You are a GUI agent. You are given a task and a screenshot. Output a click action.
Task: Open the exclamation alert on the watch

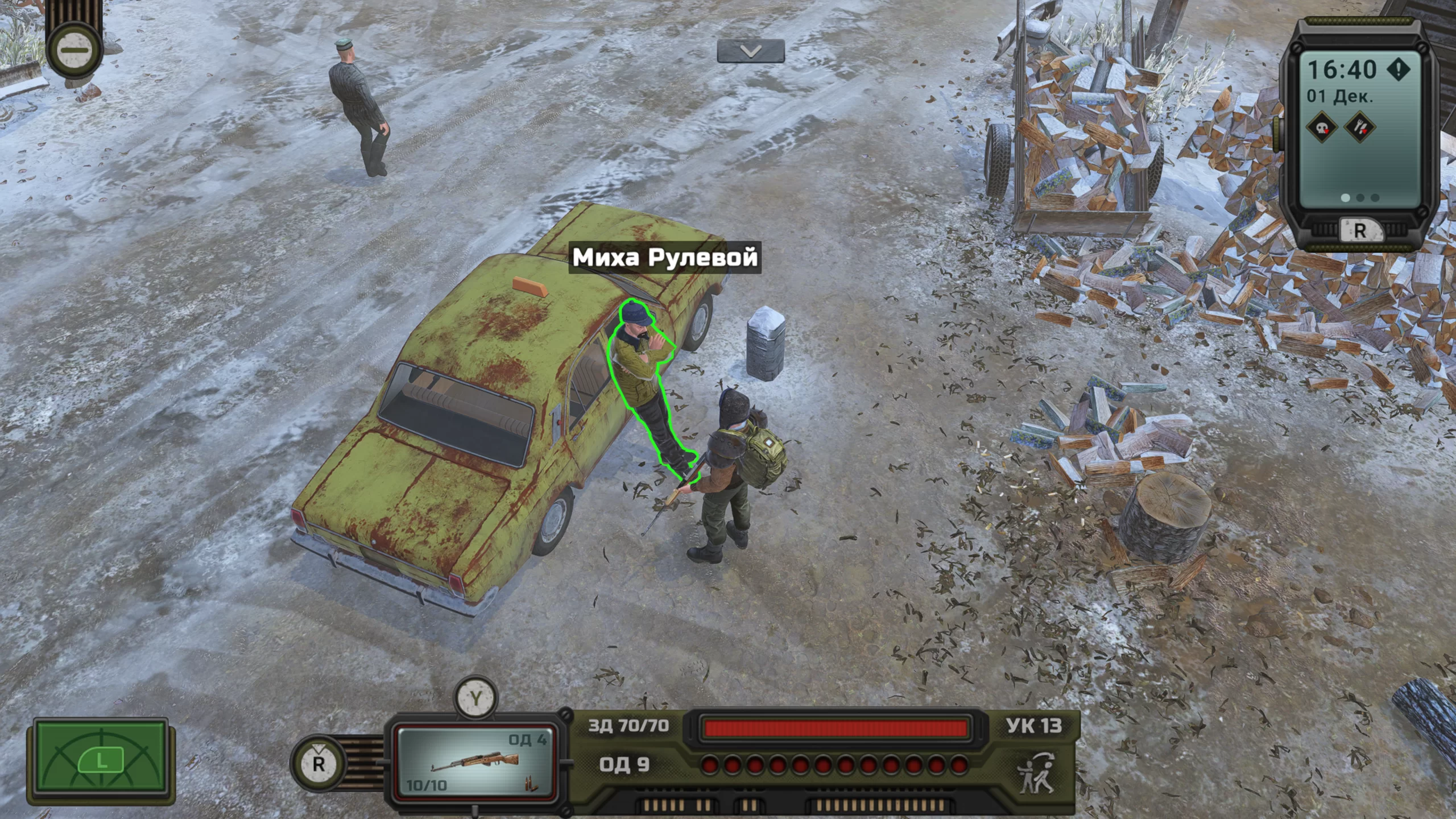(1398, 69)
